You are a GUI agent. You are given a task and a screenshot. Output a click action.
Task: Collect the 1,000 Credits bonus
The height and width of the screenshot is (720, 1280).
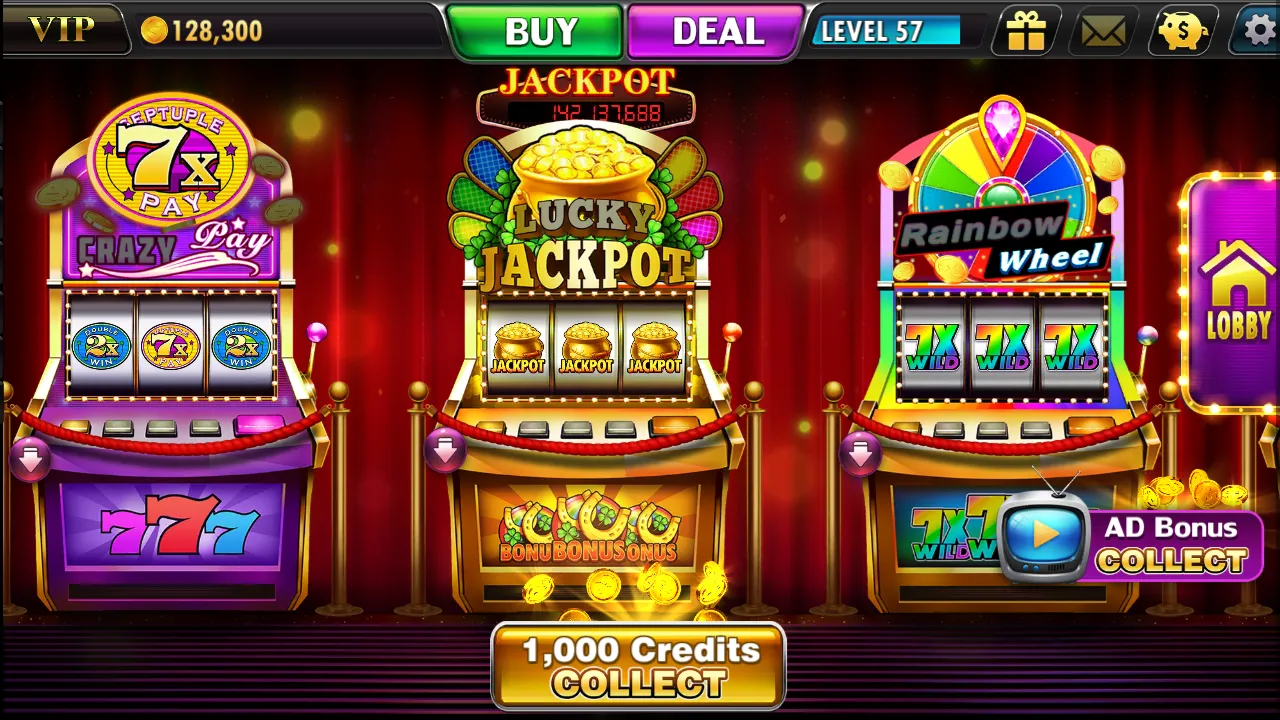click(639, 665)
